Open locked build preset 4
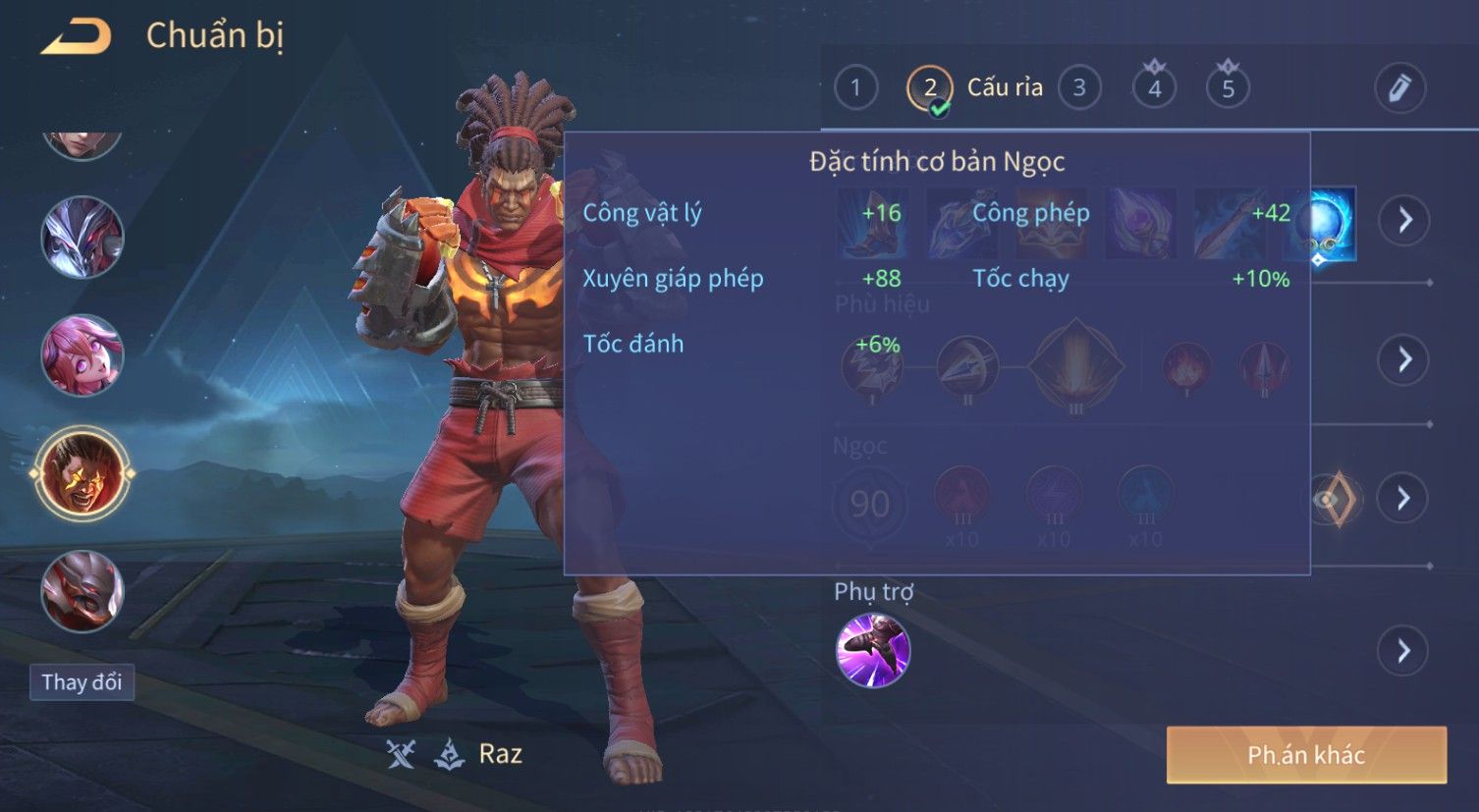This screenshot has height=812, width=1479. pyautogui.click(x=1154, y=88)
